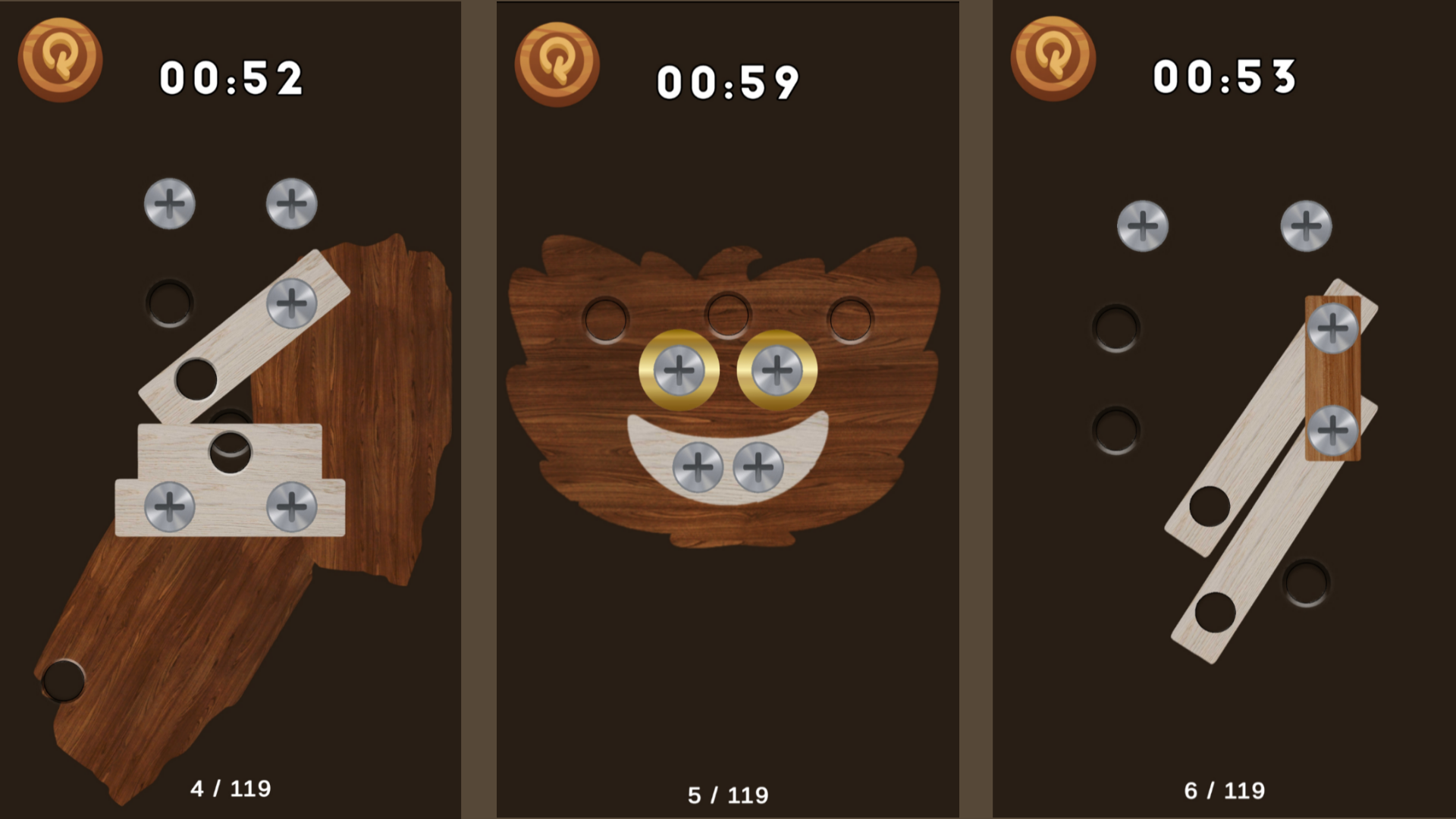
Task: Tap the game logo icon in the middle panel
Action: (559, 64)
